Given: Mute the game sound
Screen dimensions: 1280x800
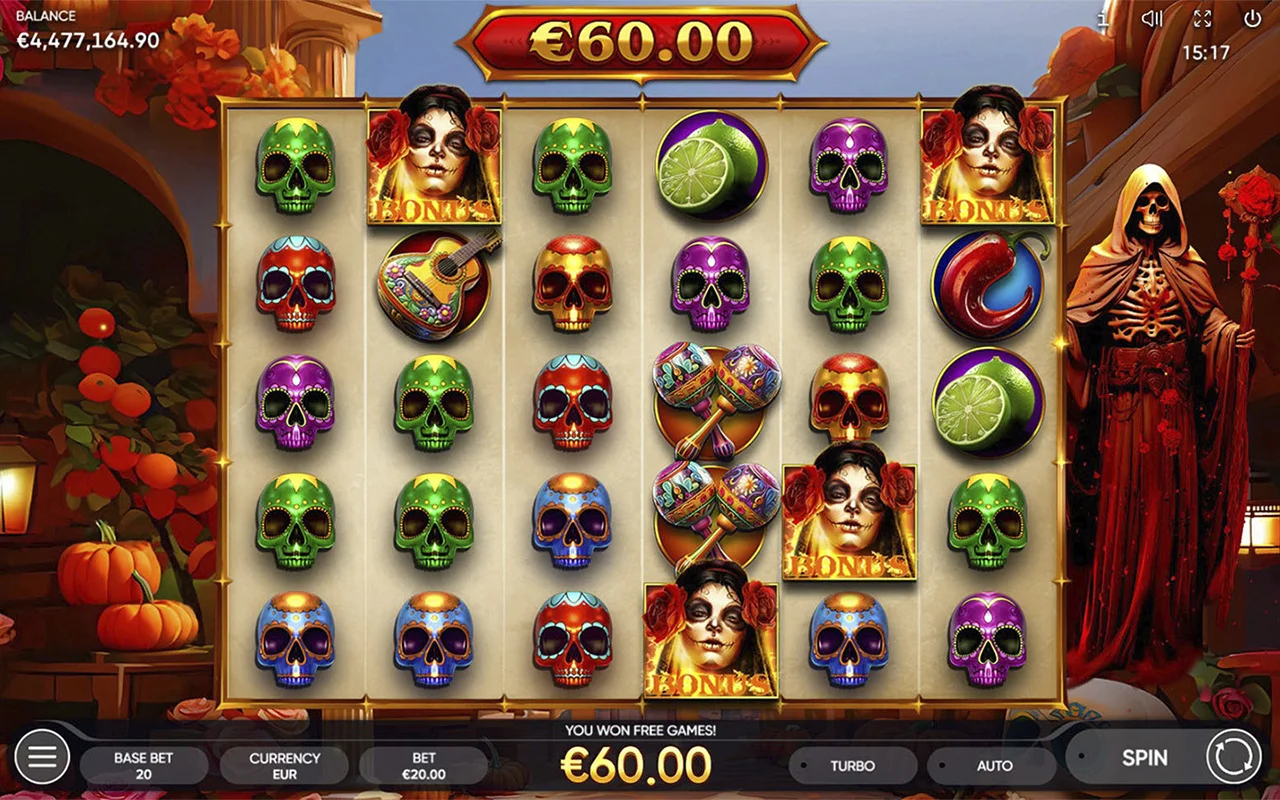Looking at the screenshot, I should click(1153, 19).
